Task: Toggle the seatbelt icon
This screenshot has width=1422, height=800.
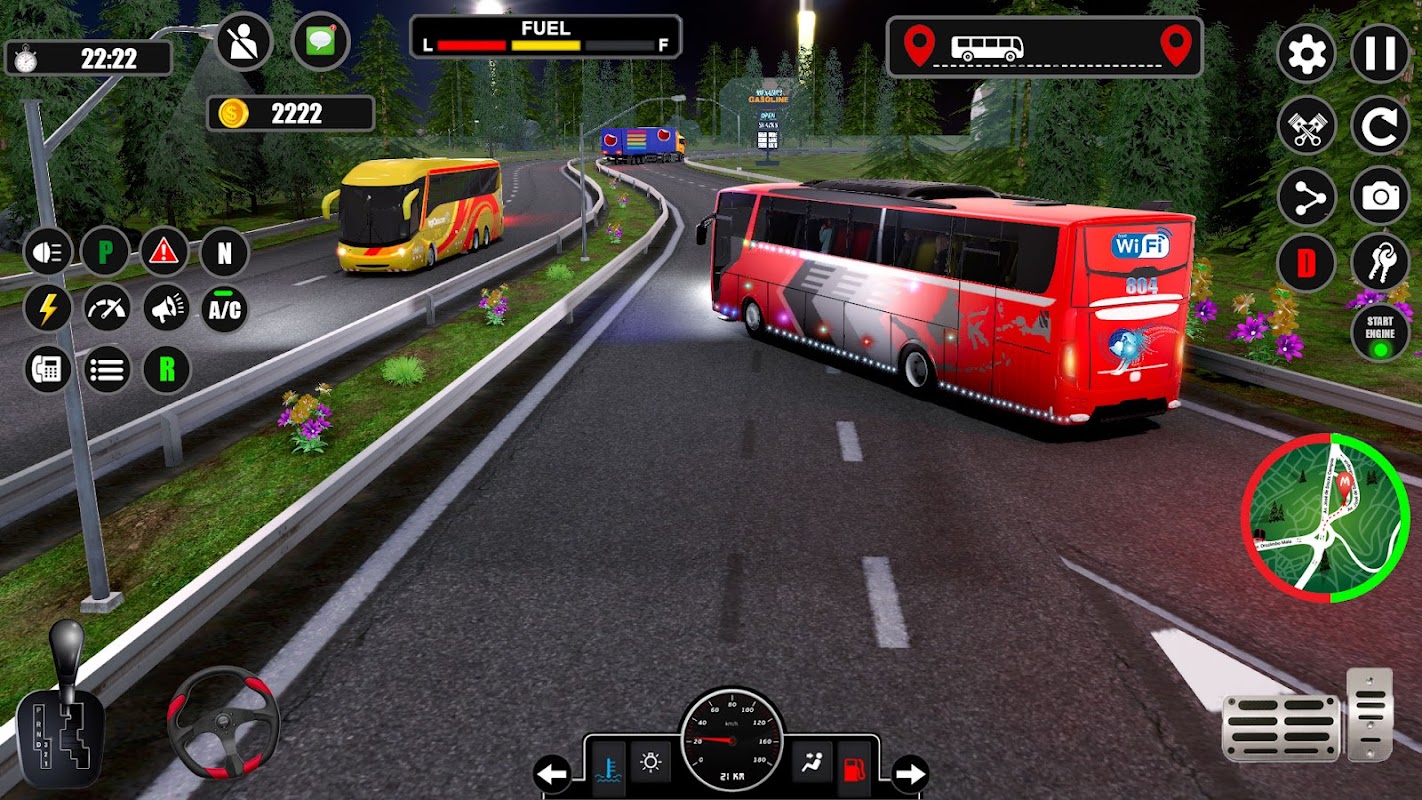Action: coord(245,42)
